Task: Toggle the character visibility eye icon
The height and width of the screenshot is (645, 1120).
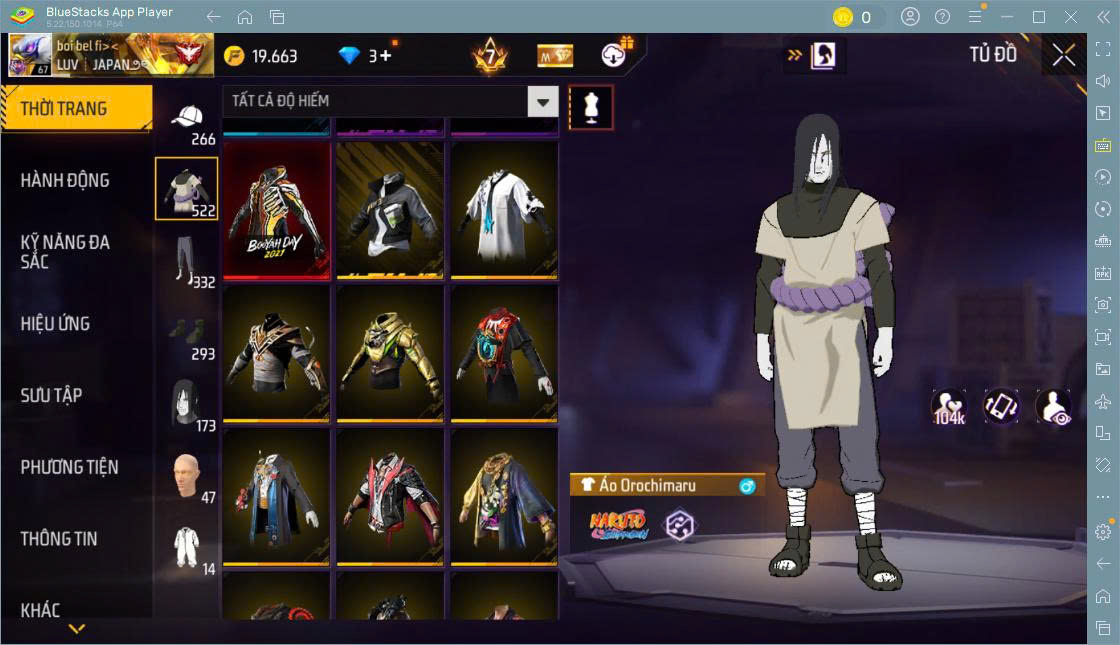Action: 1053,407
